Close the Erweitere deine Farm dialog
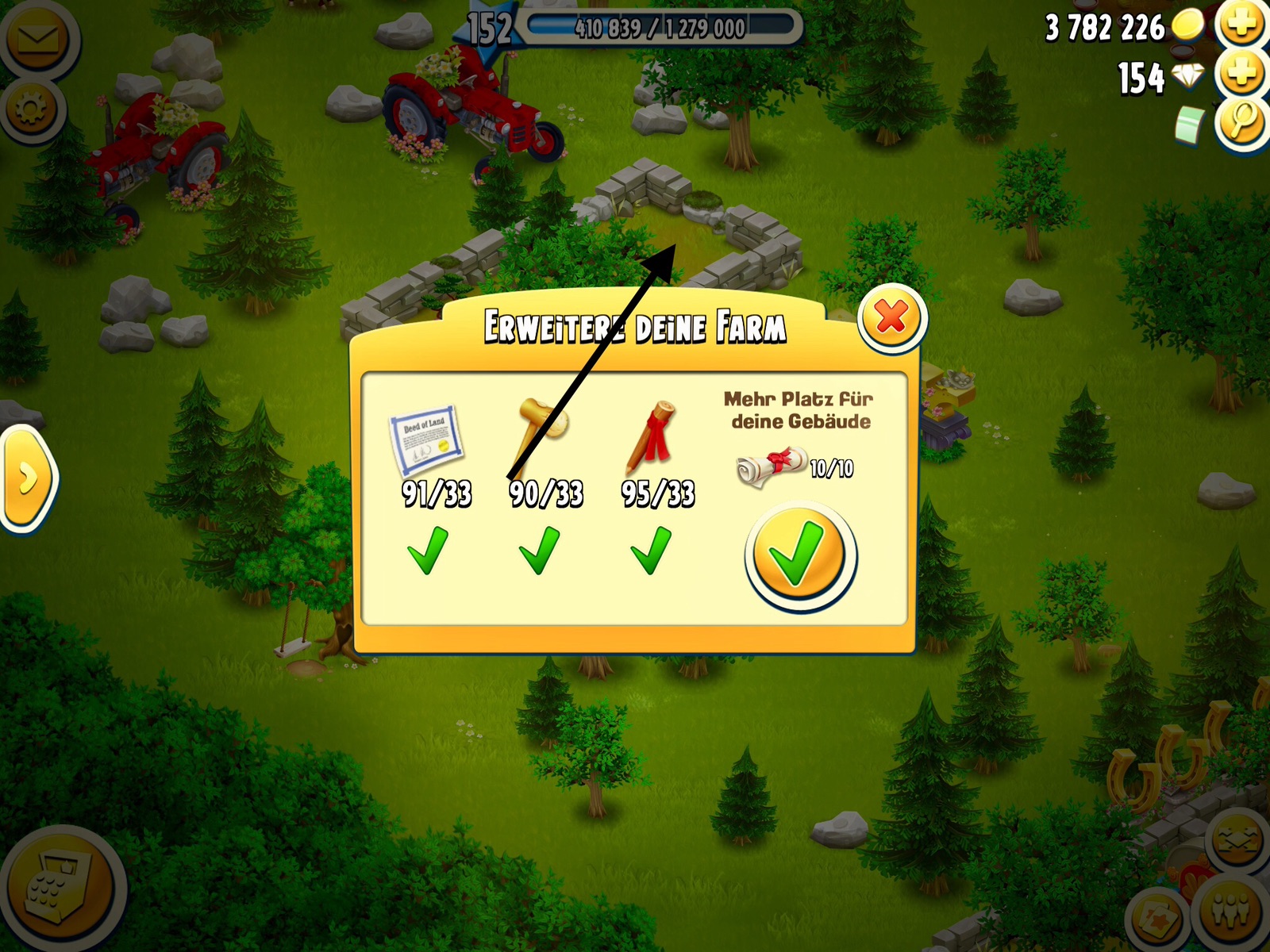This screenshot has height=952, width=1270. (892, 318)
